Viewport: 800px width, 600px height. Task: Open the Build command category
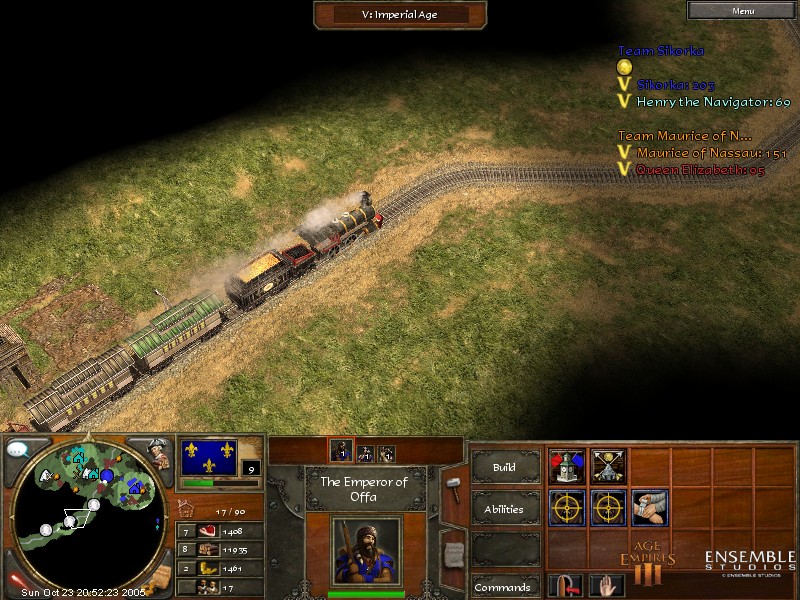pyautogui.click(x=504, y=467)
